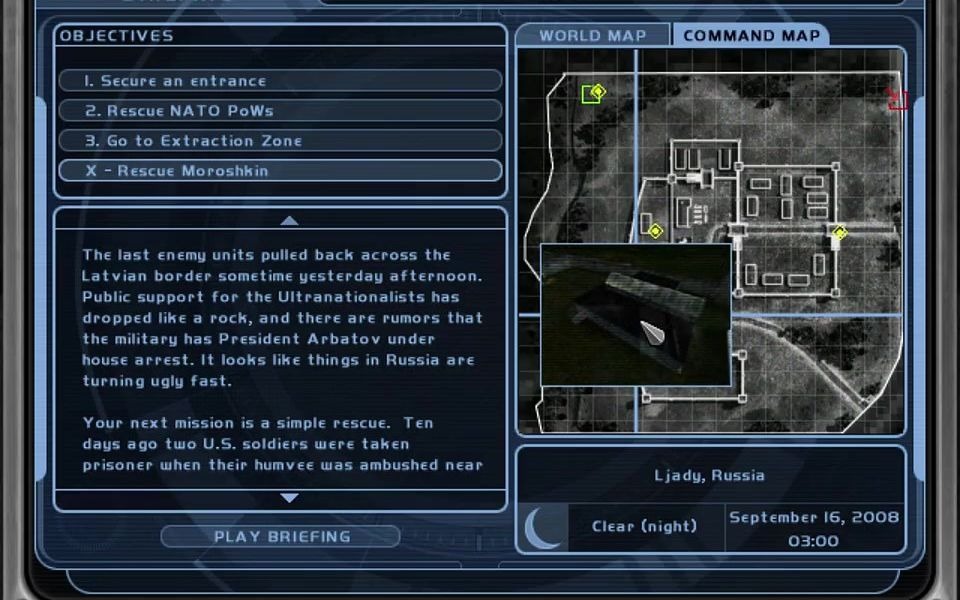Select objective 1. Secure an entrance
The width and height of the screenshot is (960, 600).
click(x=280, y=81)
